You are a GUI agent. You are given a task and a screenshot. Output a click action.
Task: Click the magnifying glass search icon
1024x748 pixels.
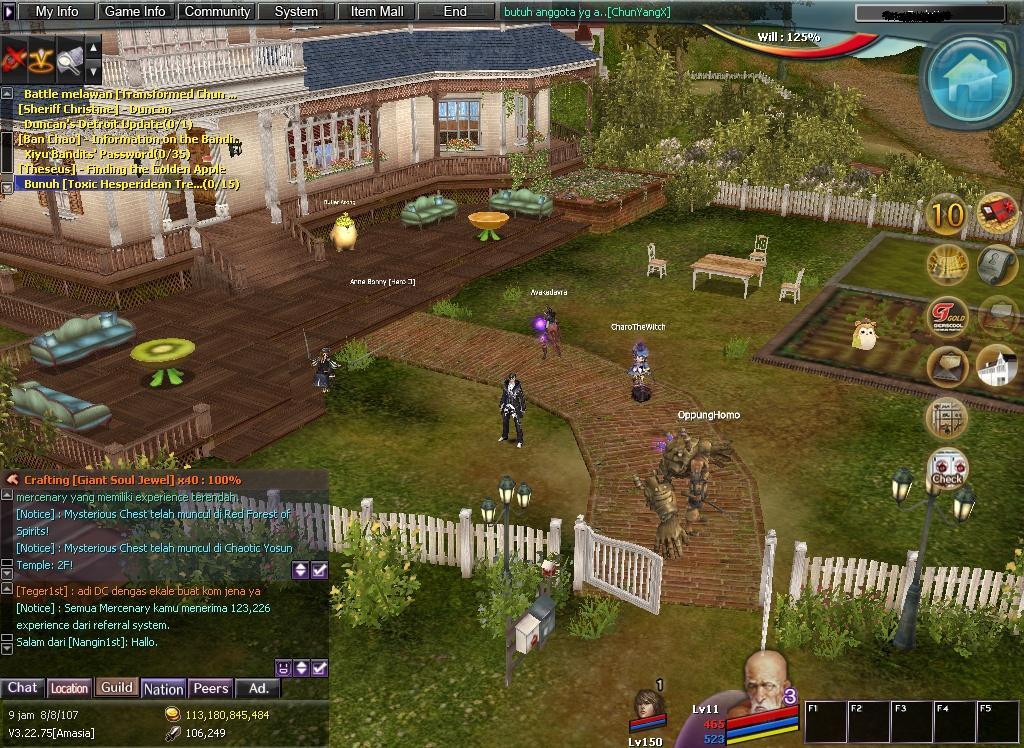point(69,61)
